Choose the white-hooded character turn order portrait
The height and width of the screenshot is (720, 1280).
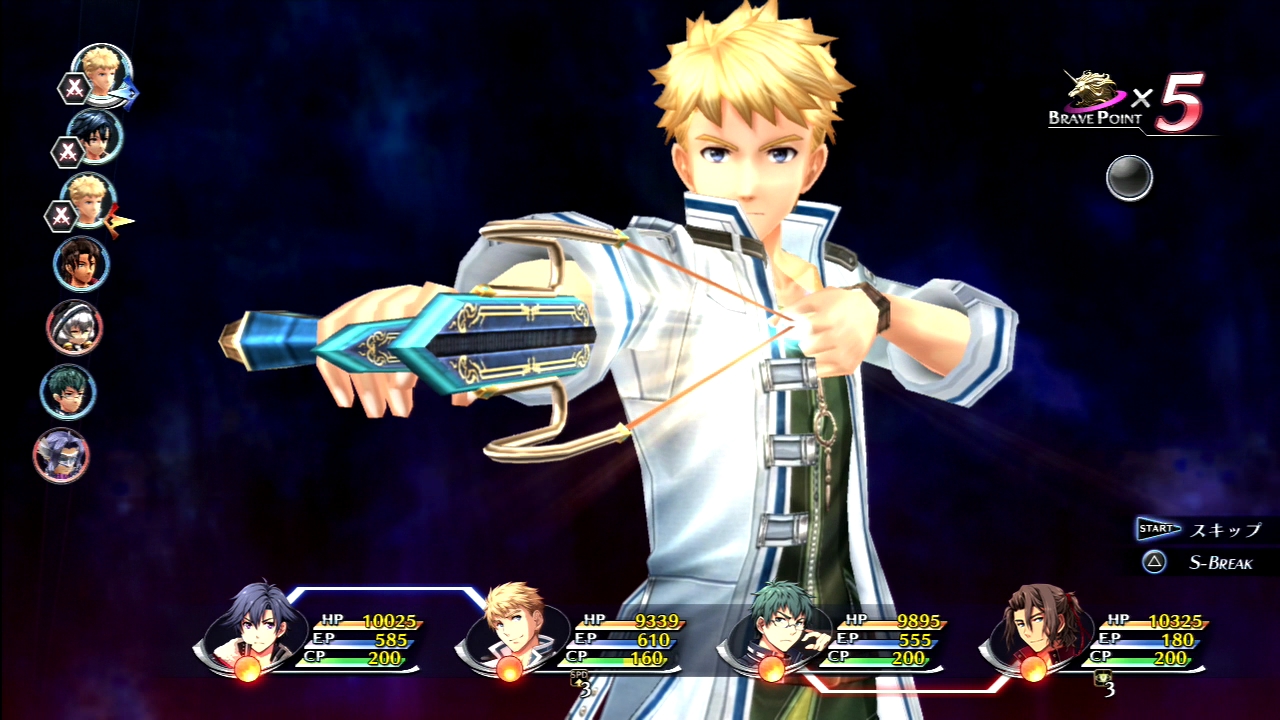coord(74,328)
